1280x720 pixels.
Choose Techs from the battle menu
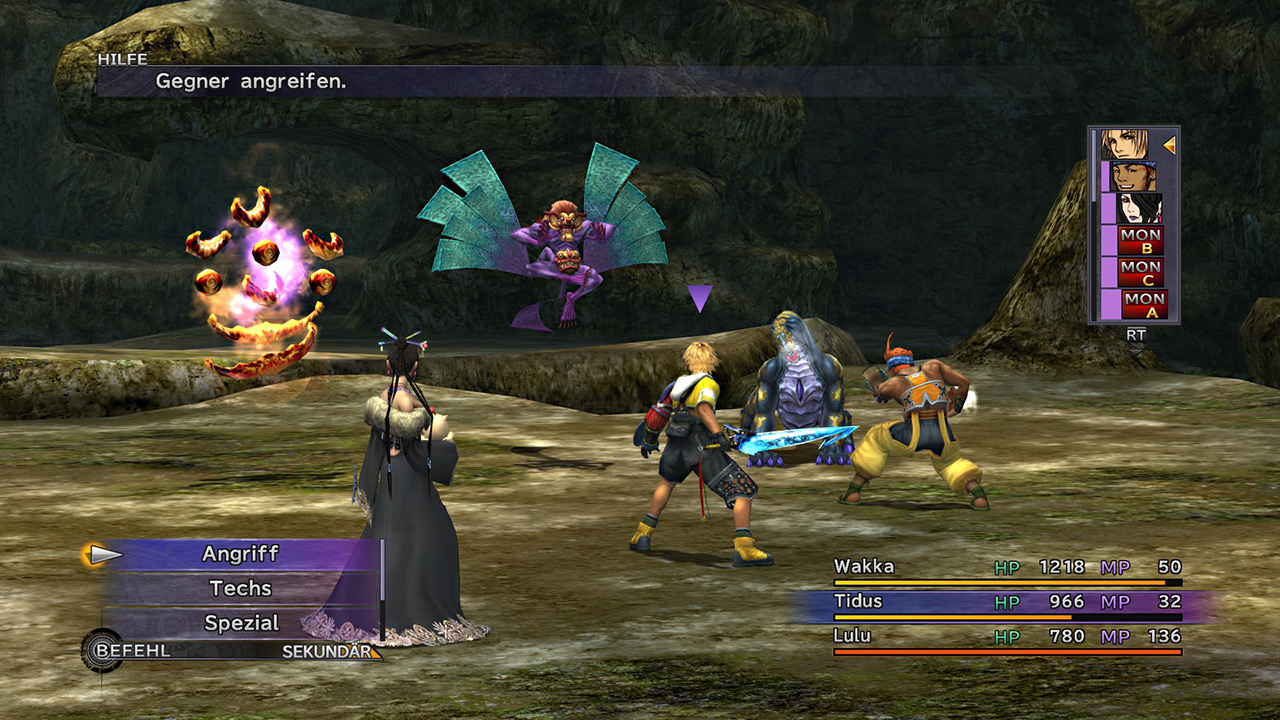[x=240, y=589]
